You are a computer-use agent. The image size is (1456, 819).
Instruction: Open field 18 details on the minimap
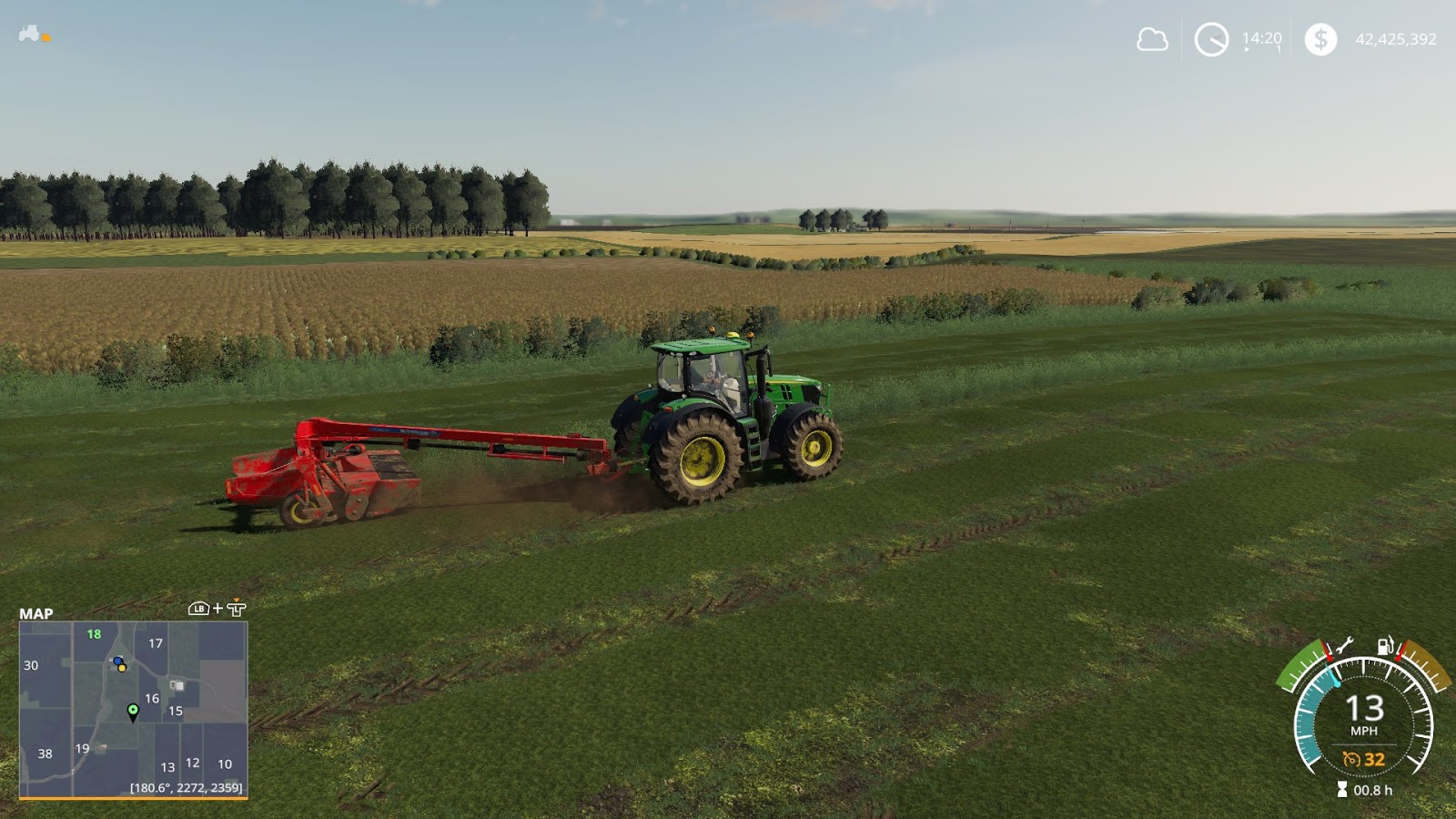tap(94, 634)
